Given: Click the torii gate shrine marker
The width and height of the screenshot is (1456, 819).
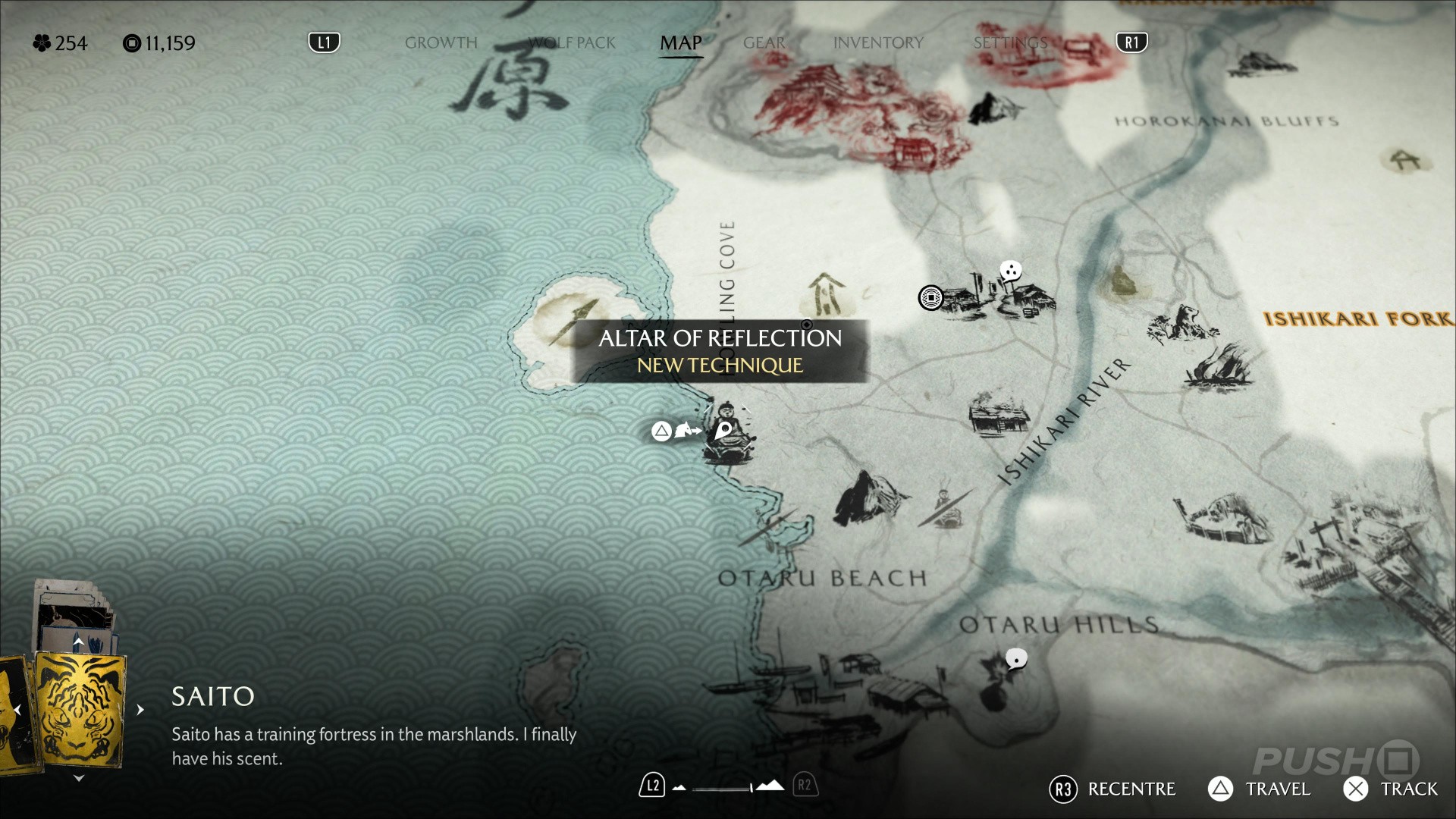Looking at the screenshot, I should (x=1406, y=159).
